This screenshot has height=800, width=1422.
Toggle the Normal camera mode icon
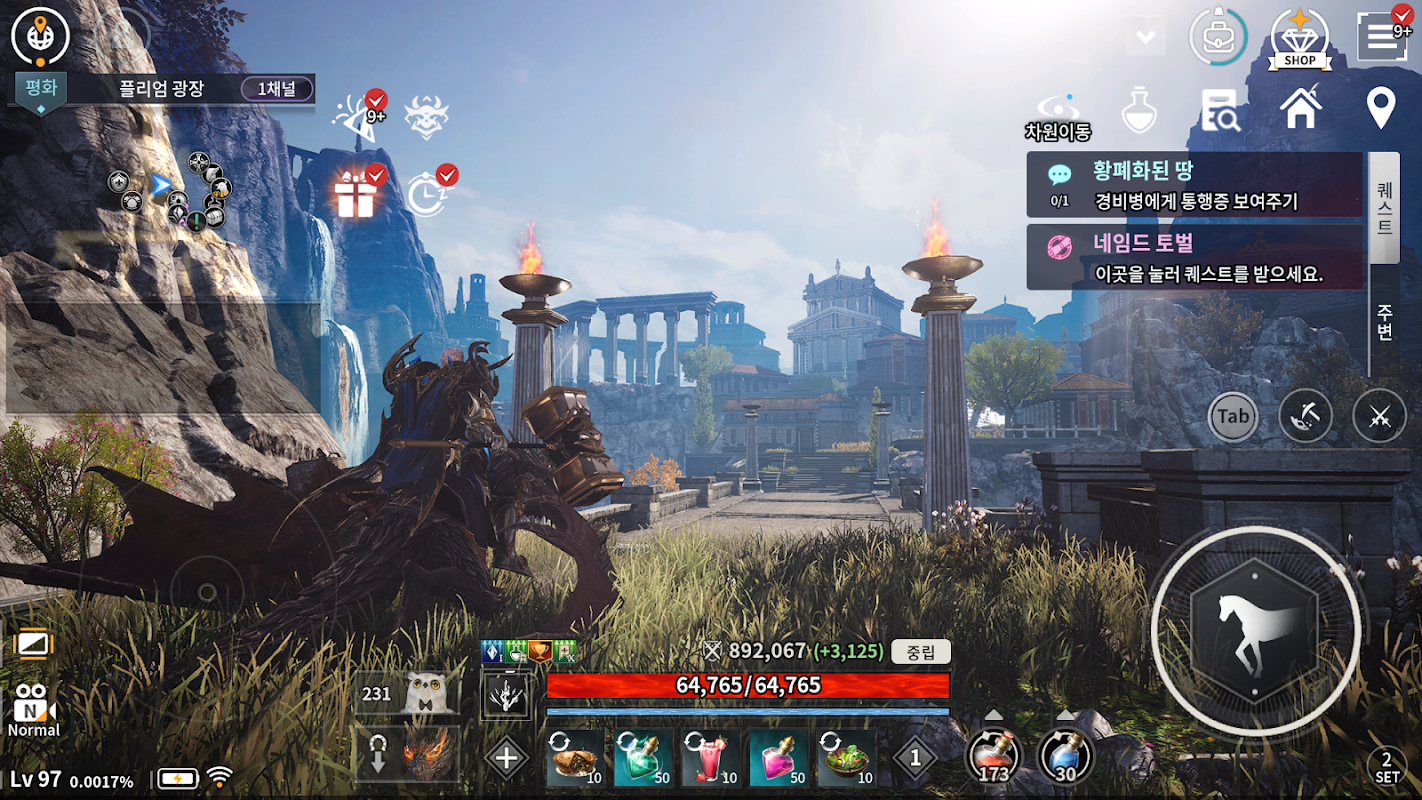[x=34, y=709]
